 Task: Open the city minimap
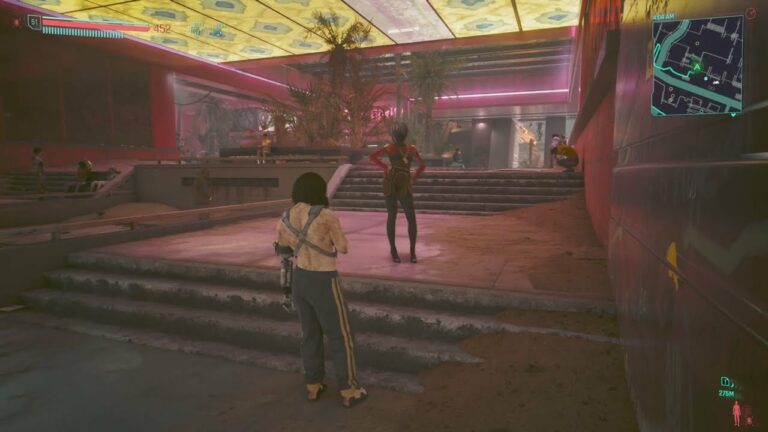click(697, 64)
